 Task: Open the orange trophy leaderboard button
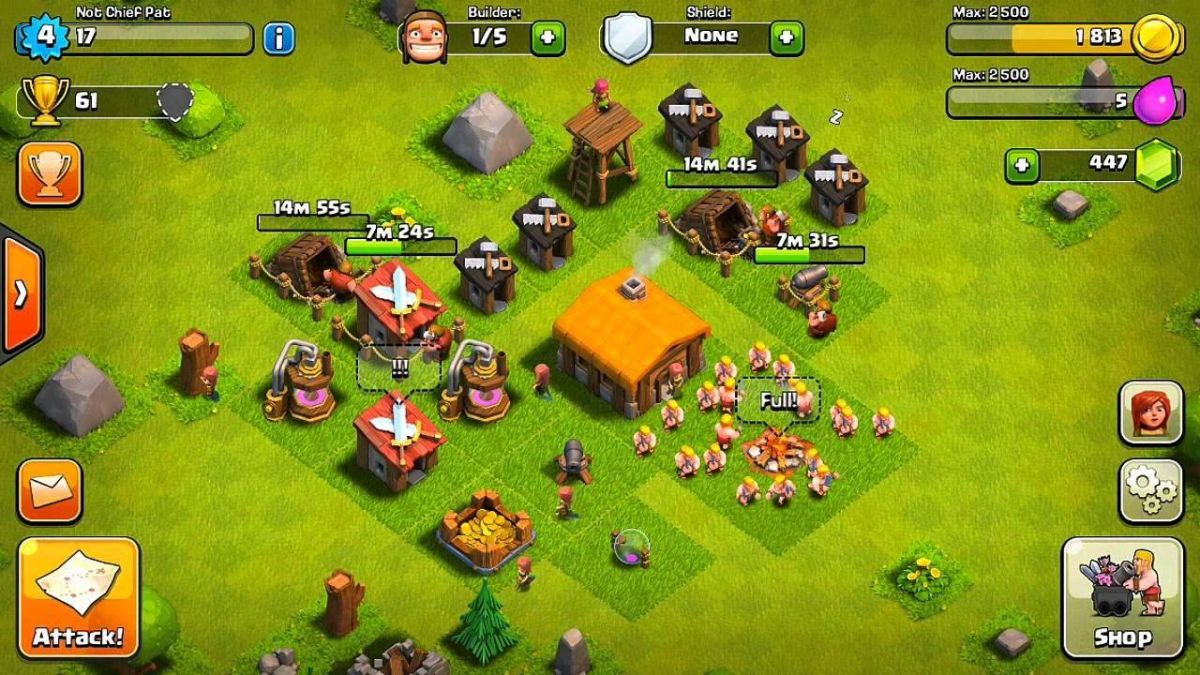pos(49,174)
